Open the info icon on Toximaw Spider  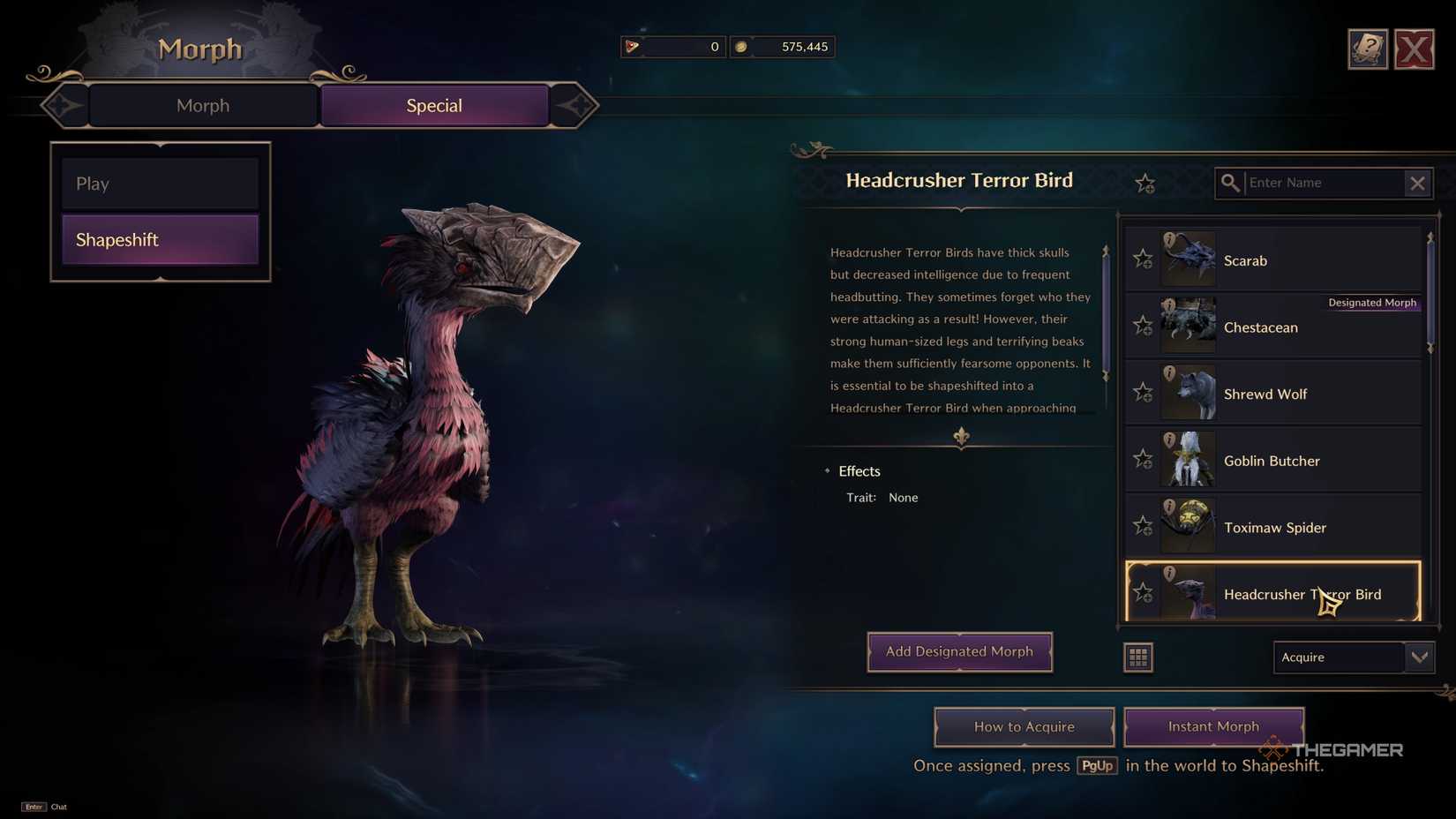tap(1170, 504)
